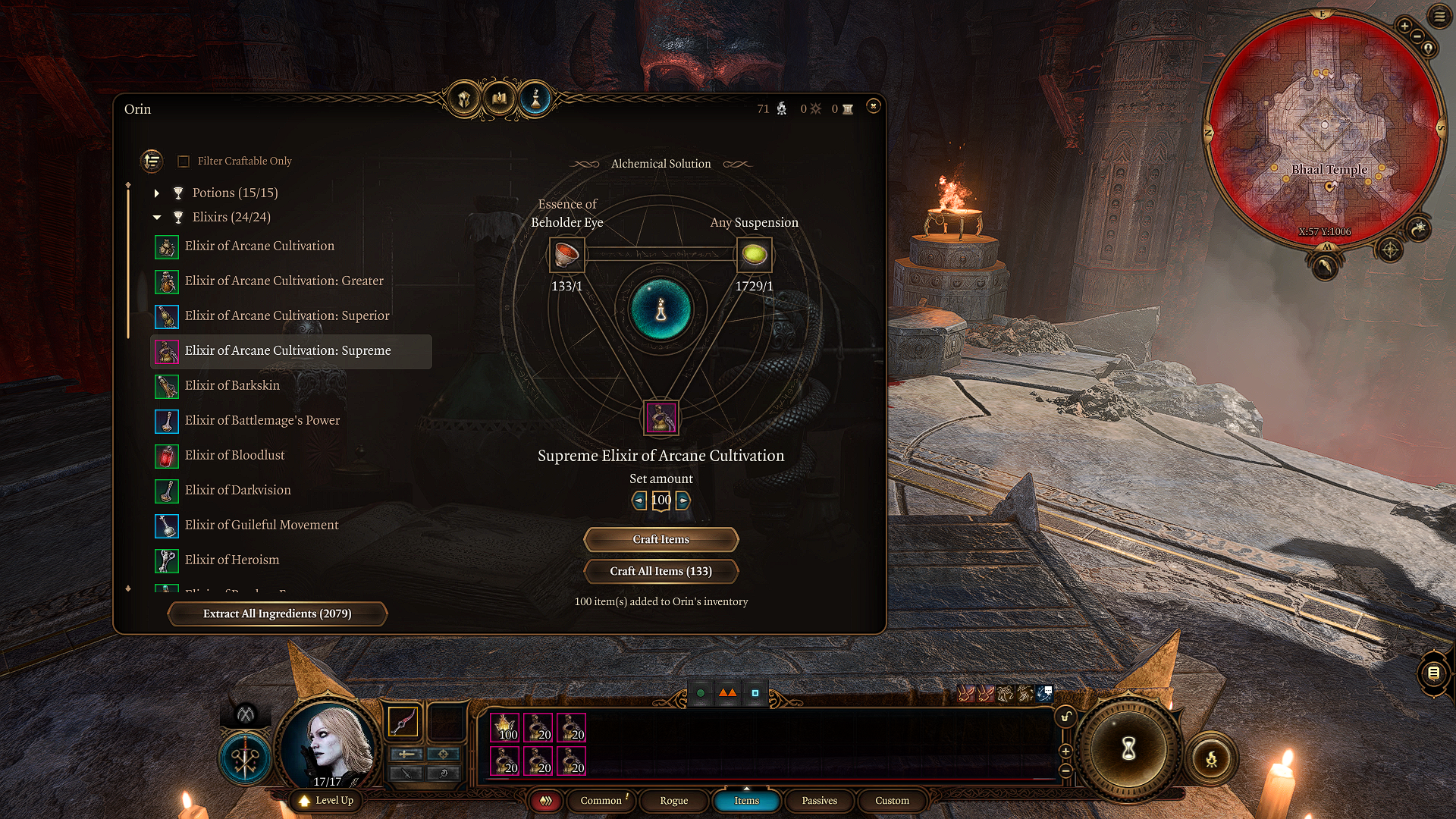
Task: Craft the selected elixir with Craft Items
Action: 661,539
